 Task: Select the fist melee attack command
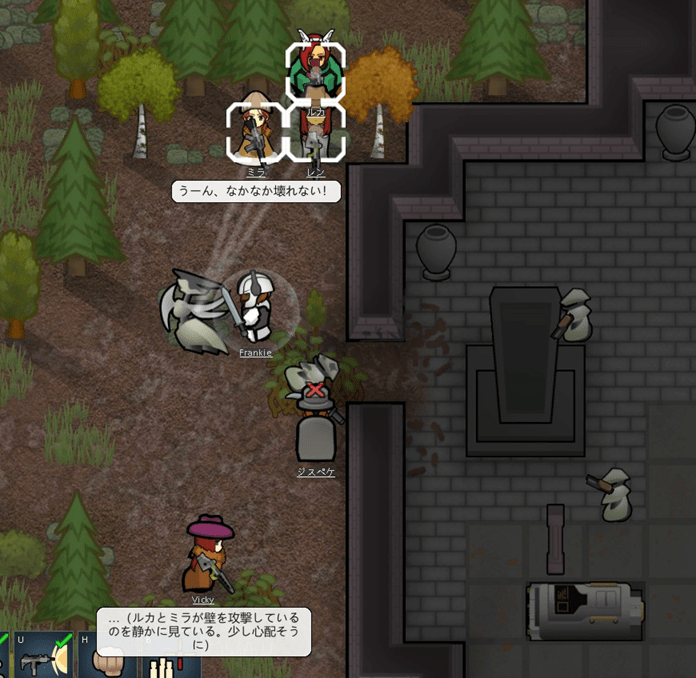click(106, 658)
